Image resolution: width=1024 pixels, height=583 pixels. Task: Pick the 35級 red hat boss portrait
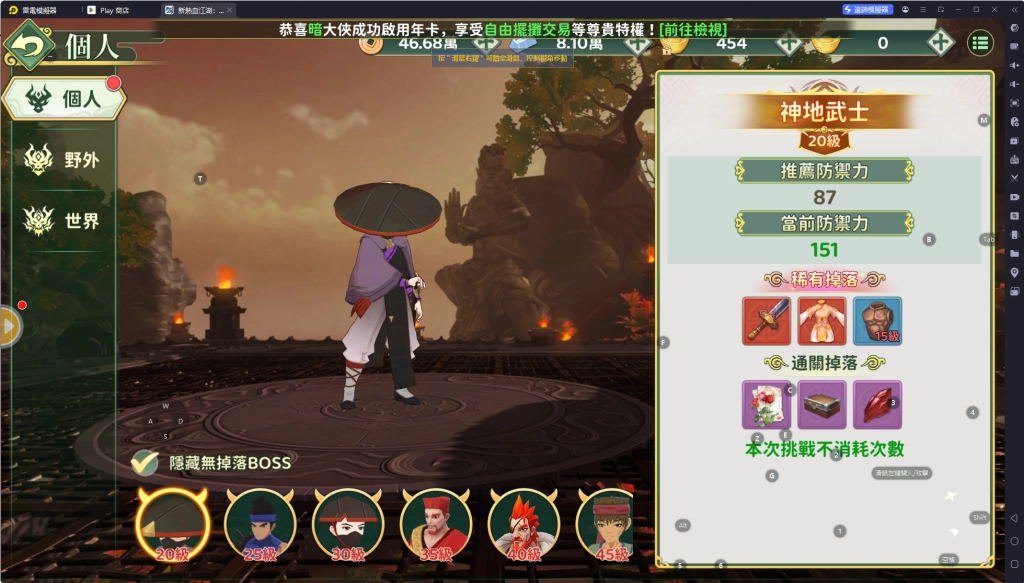coord(436,524)
